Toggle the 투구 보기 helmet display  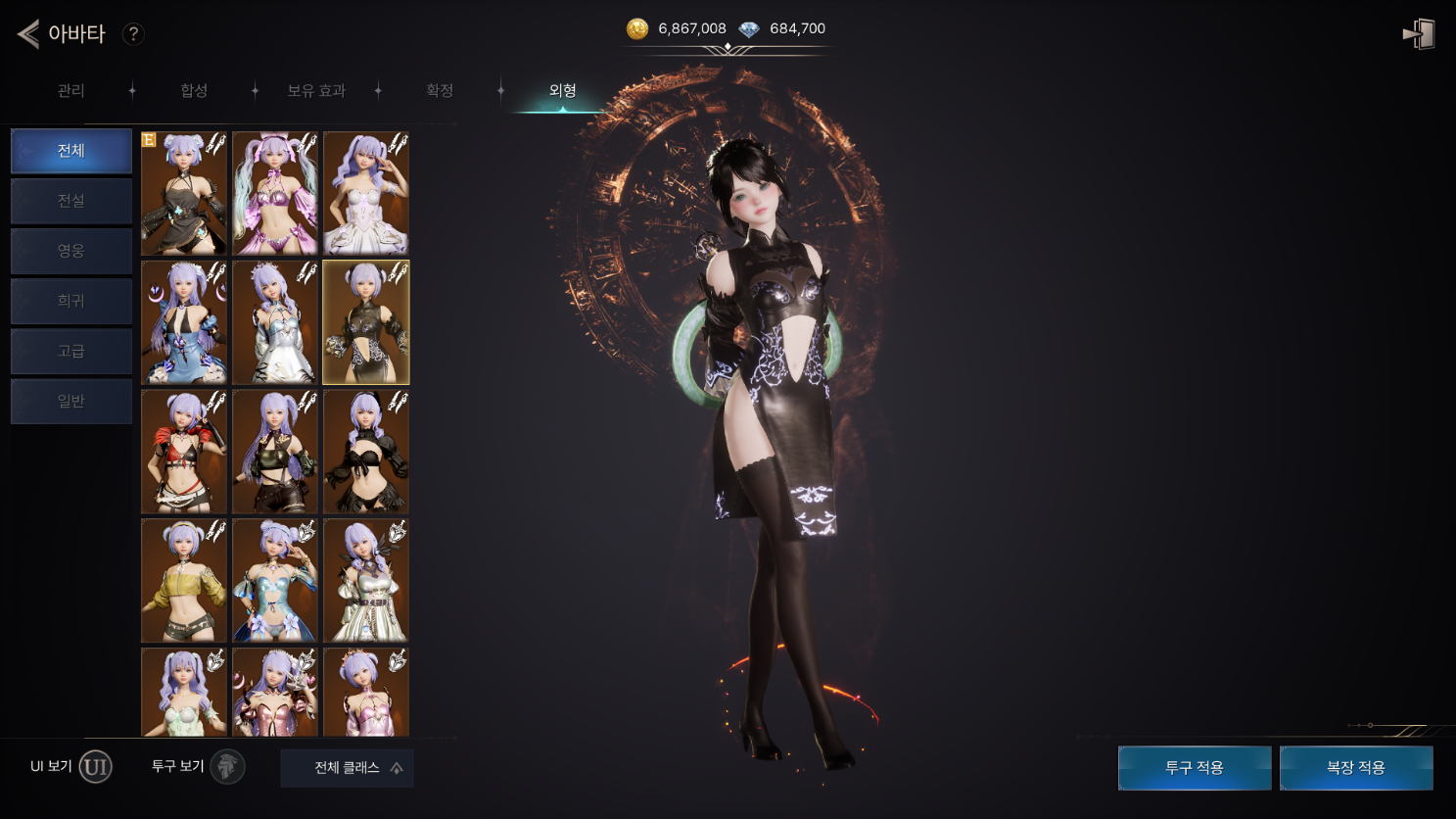(x=227, y=767)
